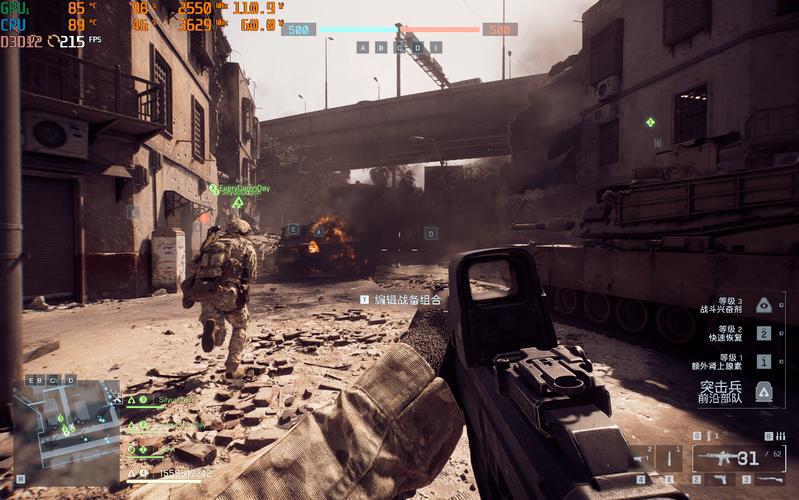Viewport: 799px width, 500px height.
Task: Select objective A in the top flag row
Action: point(362,47)
